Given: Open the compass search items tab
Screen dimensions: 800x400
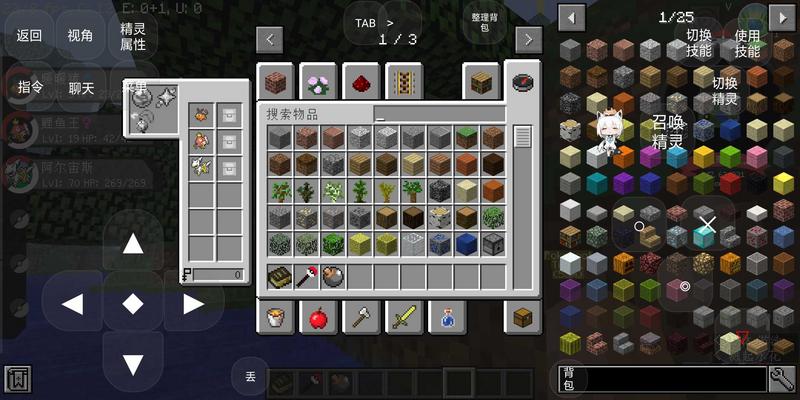Looking at the screenshot, I should coord(522,82).
